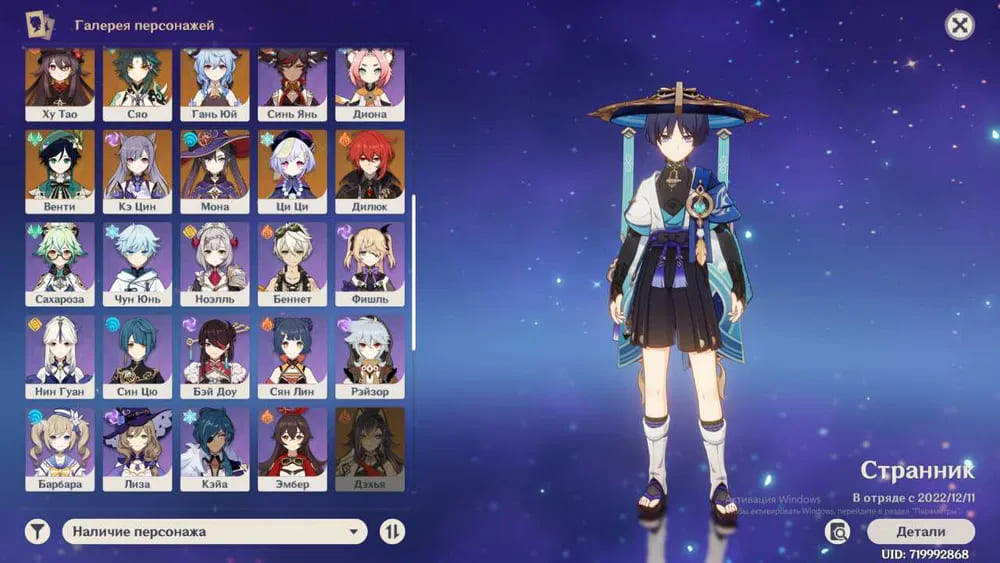Screen dimensions: 1000x563
Task: Choose the Венти character card
Action: [x=59, y=170]
